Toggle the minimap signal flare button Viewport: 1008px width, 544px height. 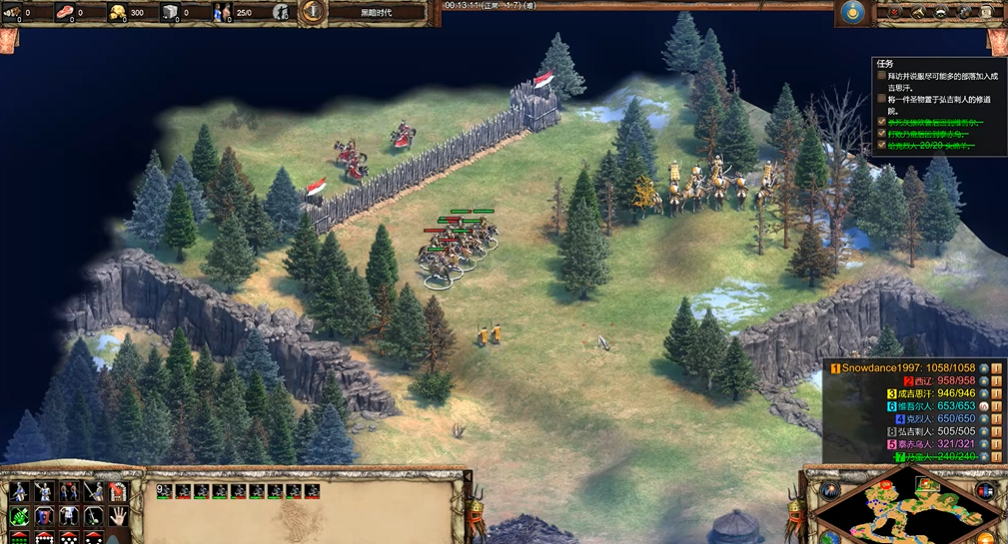pyautogui.click(x=829, y=490)
